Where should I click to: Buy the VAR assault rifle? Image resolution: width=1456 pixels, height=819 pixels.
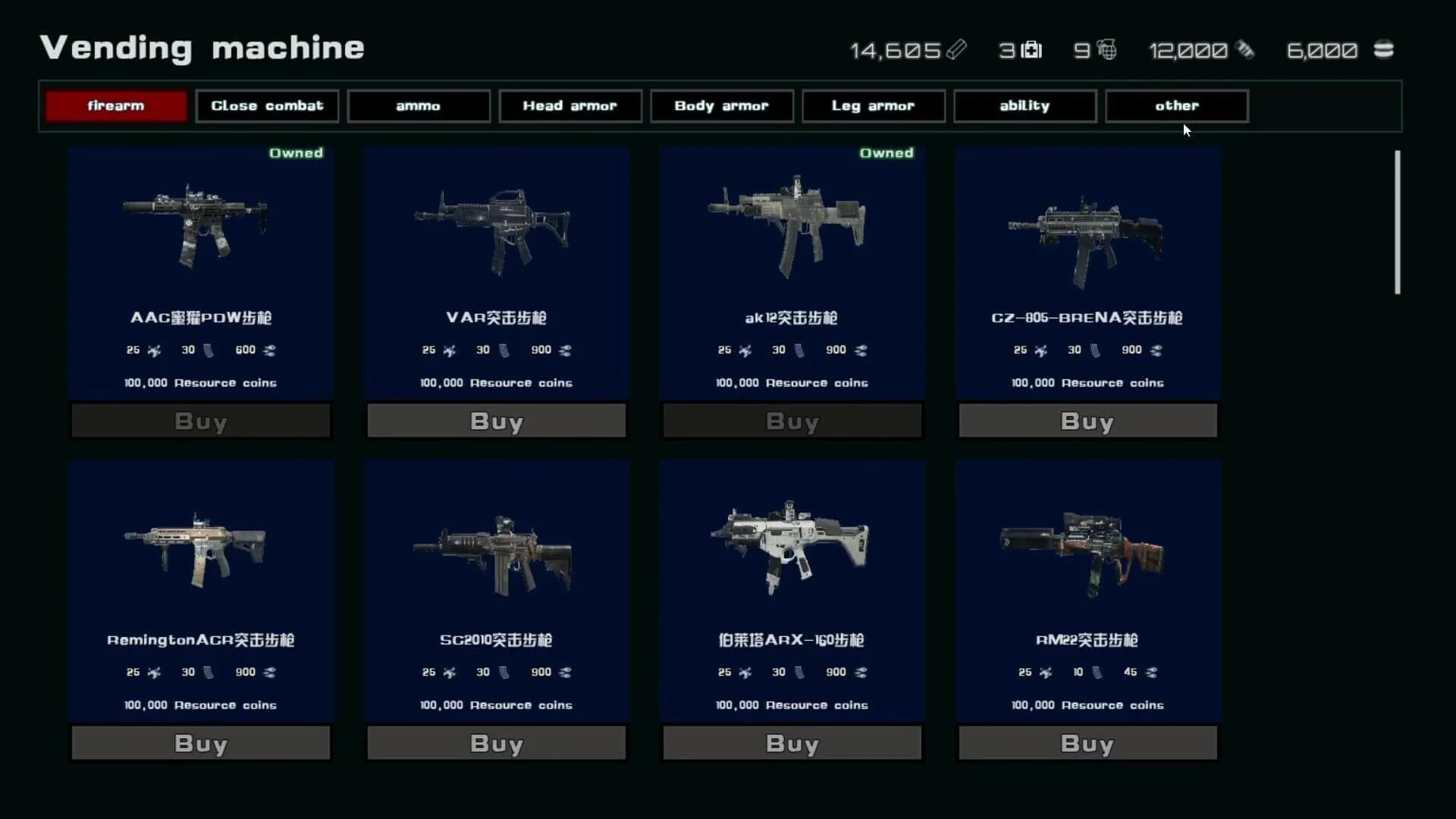click(x=496, y=421)
